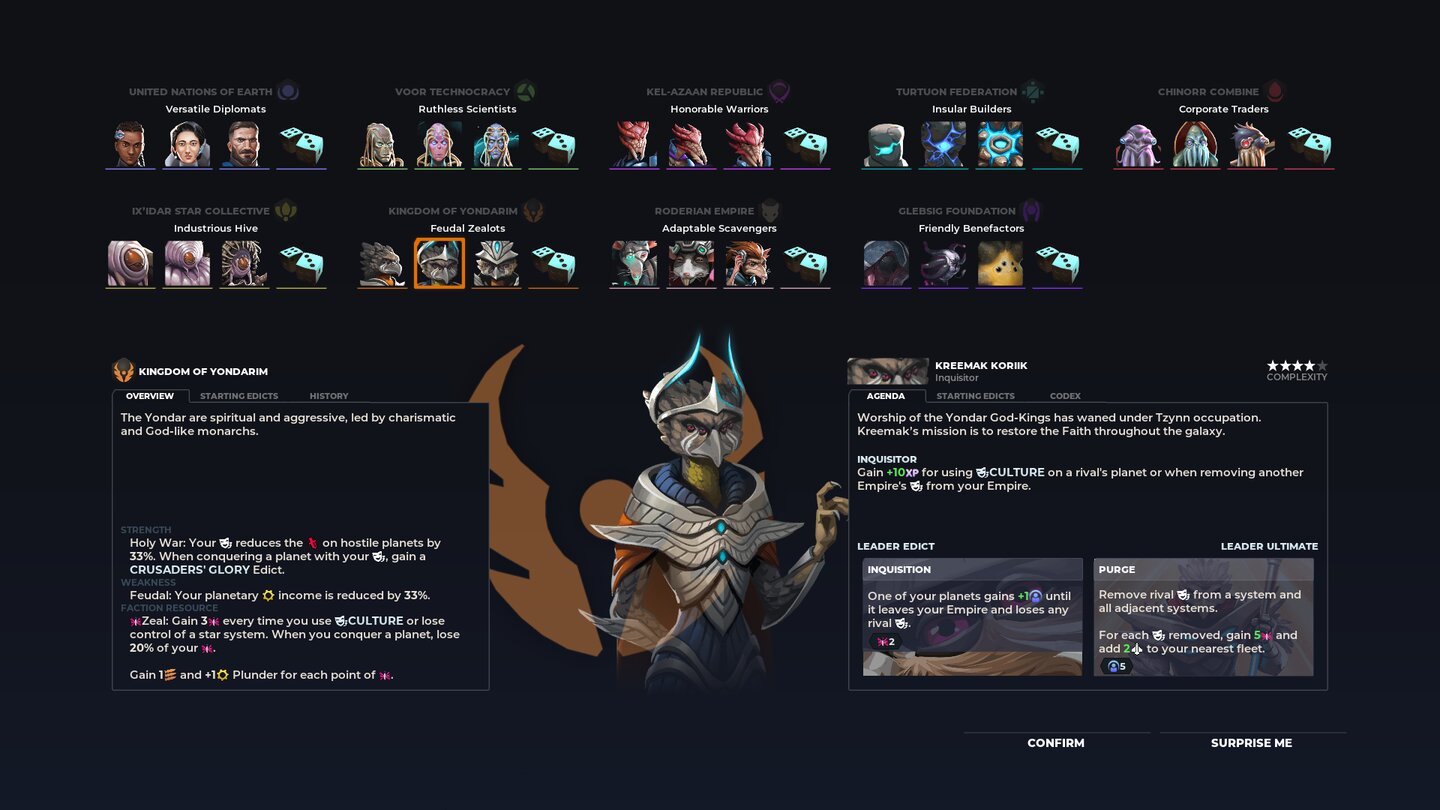This screenshot has height=810, width=1440.
Task: Choose the first Glebsig Foundation leader portrait
Action: 886,263
